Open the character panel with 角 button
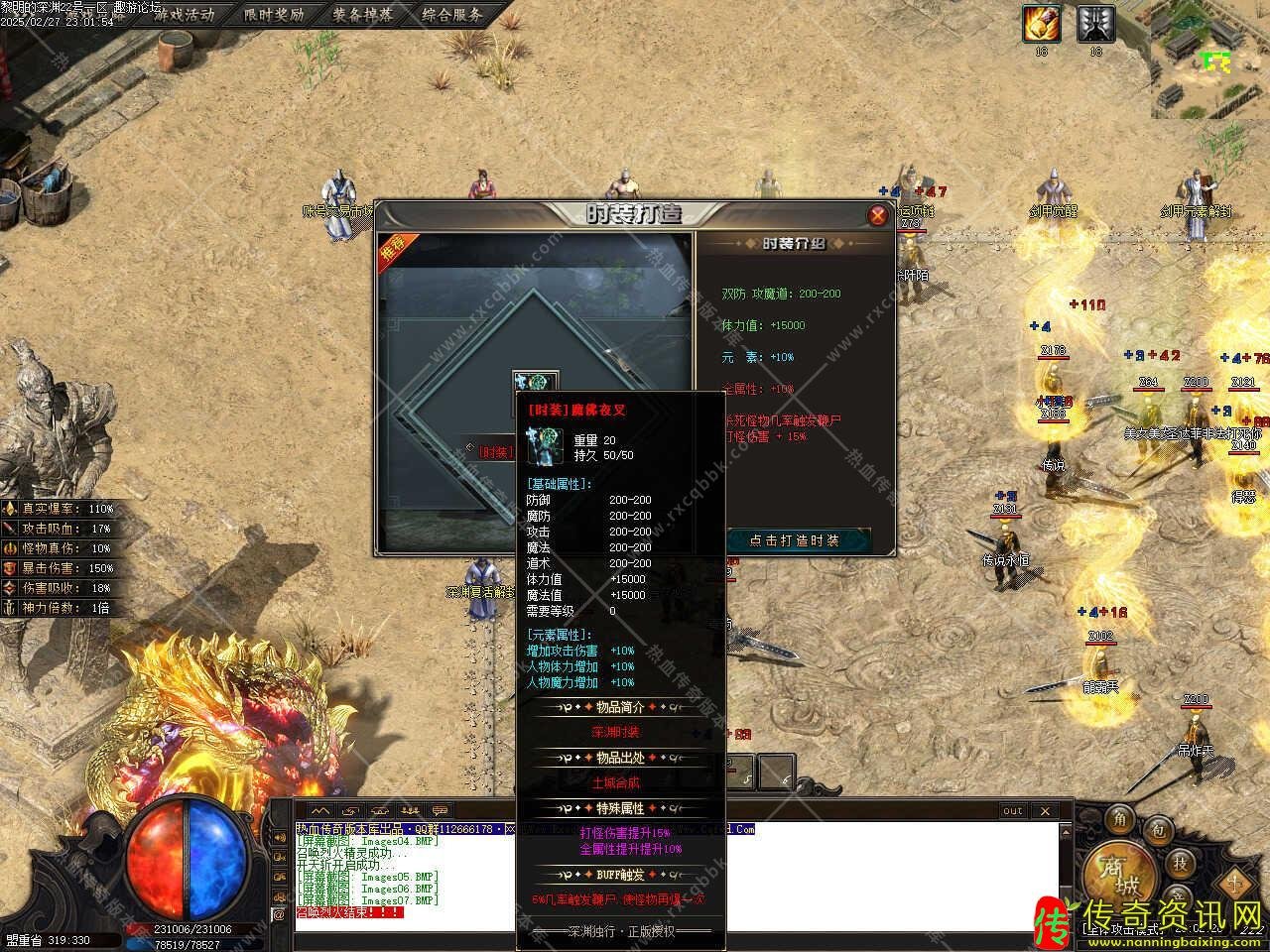 coord(1121,818)
